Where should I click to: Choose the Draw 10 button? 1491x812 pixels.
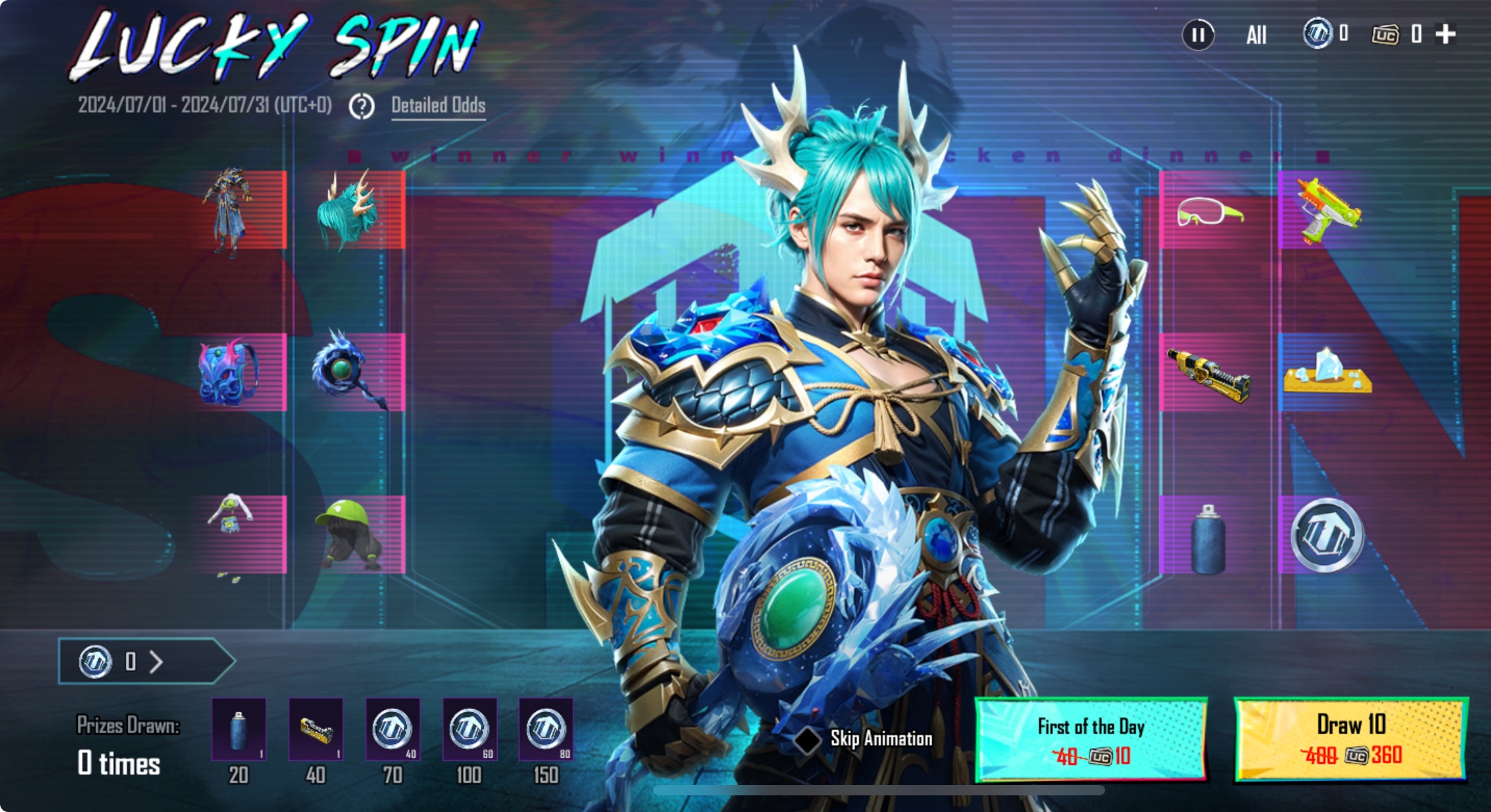click(x=1351, y=740)
